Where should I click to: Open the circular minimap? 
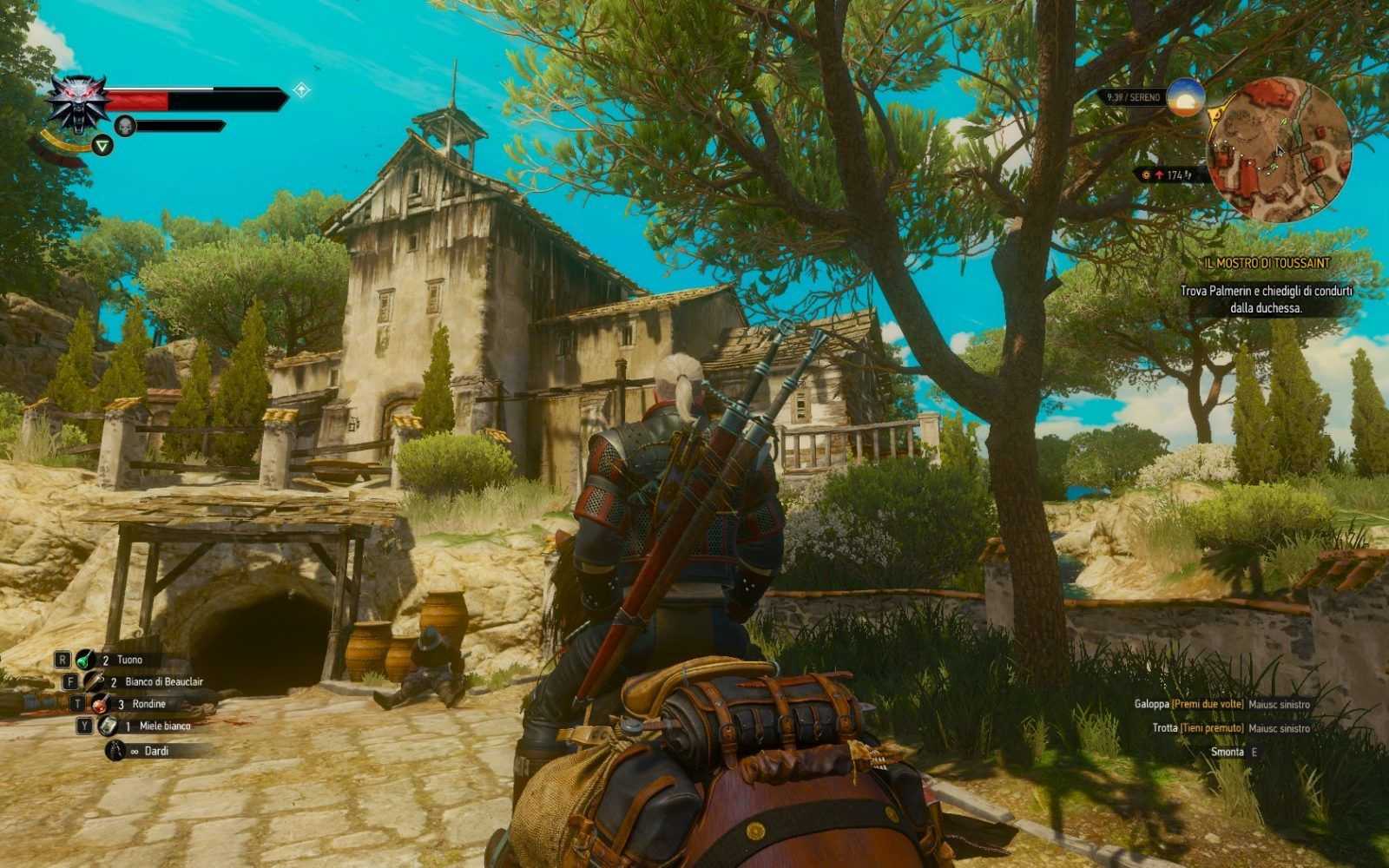[1279, 150]
